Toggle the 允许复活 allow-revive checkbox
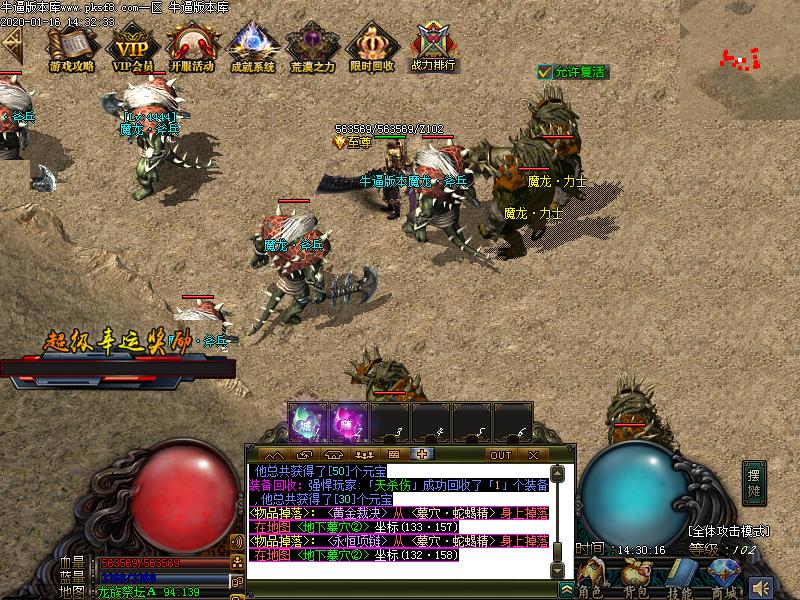This screenshot has height=600, width=800. [x=544, y=72]
